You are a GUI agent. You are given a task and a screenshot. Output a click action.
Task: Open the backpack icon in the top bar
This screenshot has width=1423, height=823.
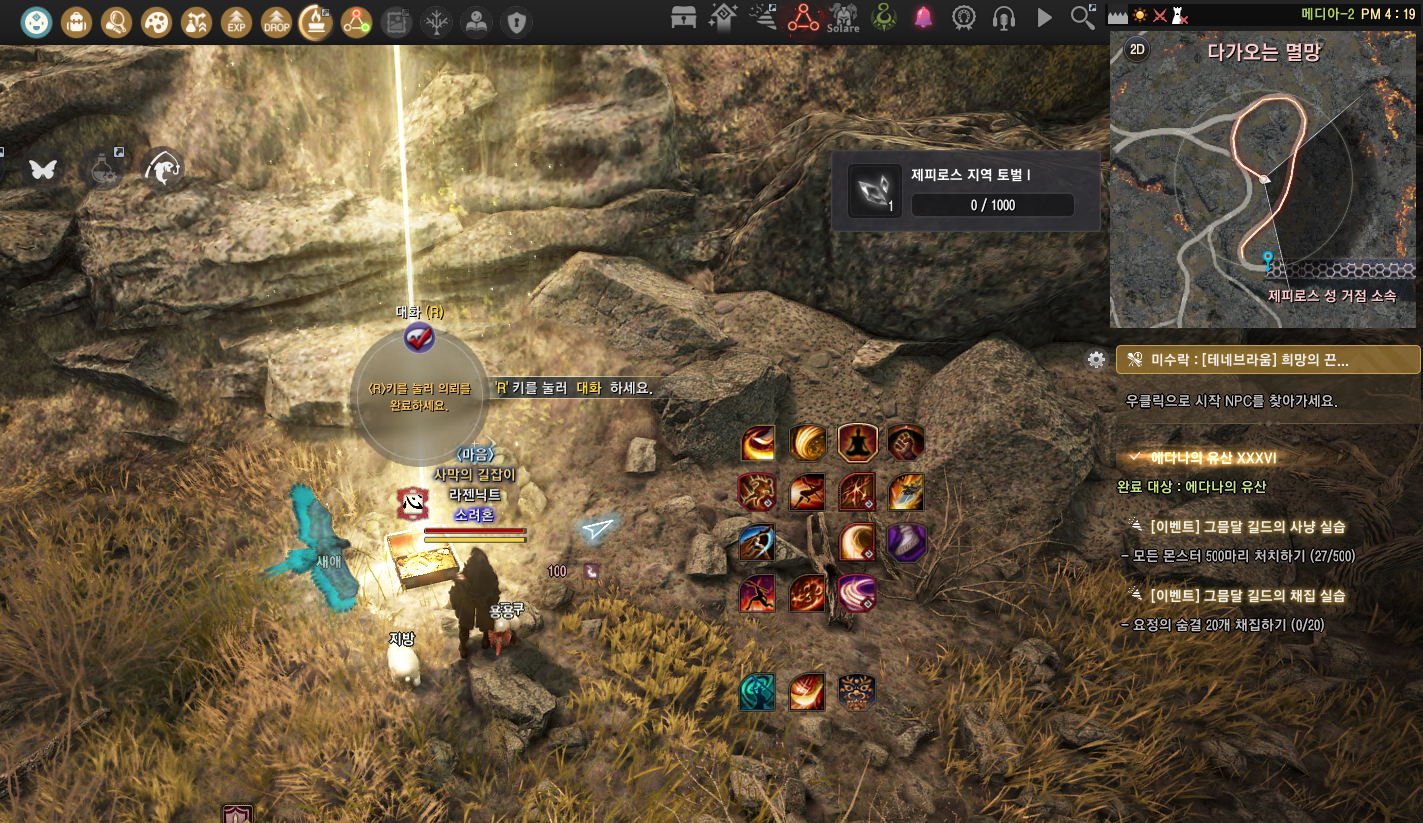pyautogui.click(x=77, y=20)
